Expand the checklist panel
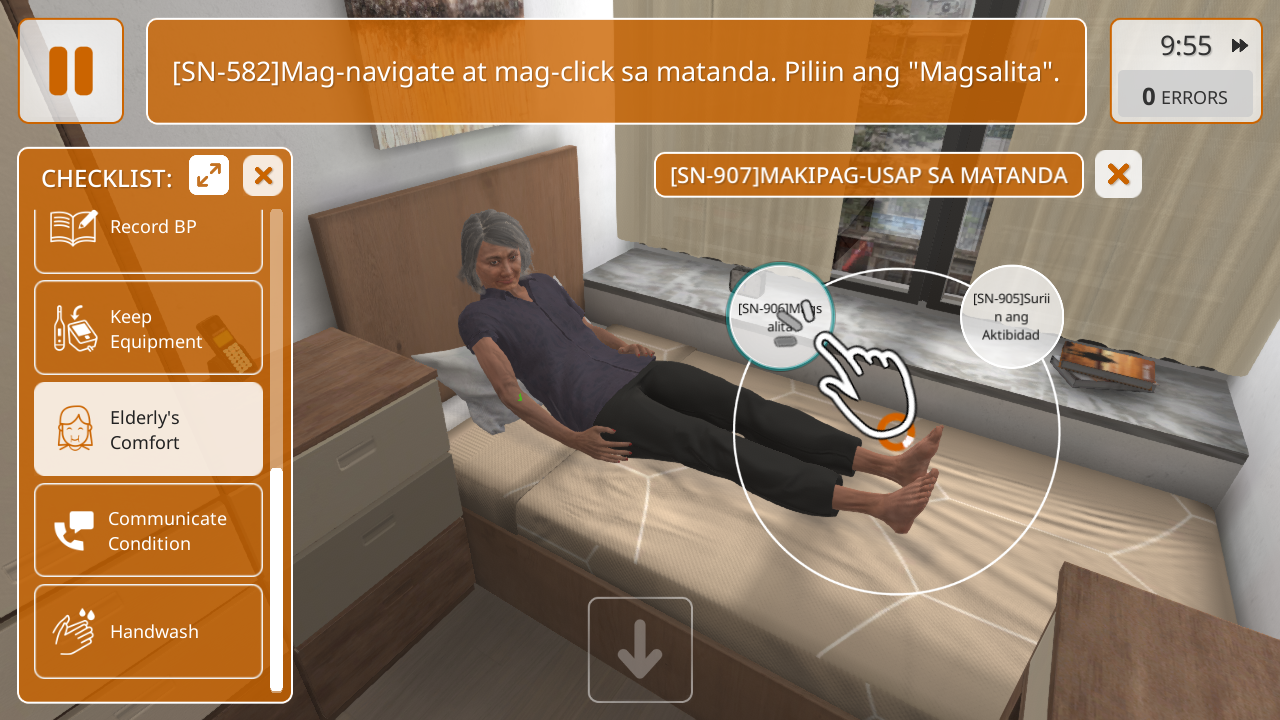 click(x=209, y=176)
